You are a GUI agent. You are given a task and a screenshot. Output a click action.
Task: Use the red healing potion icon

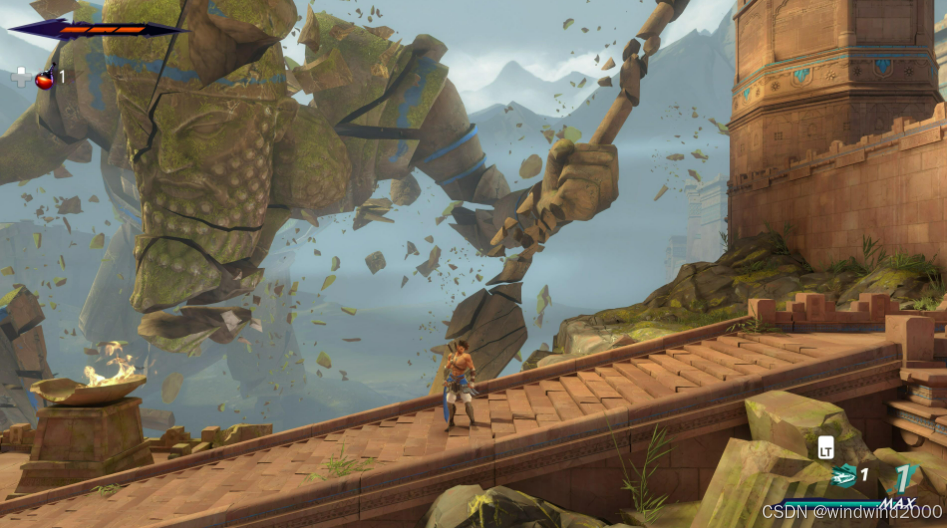click(45, 78)
